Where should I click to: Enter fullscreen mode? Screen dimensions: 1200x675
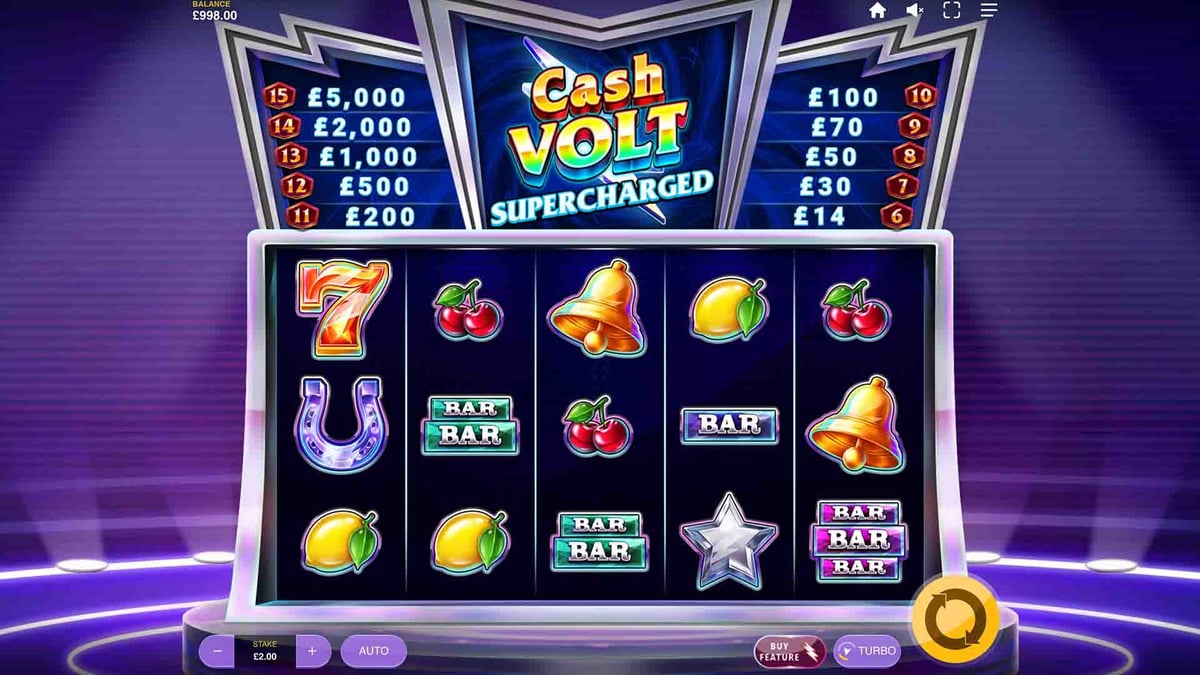951,11
